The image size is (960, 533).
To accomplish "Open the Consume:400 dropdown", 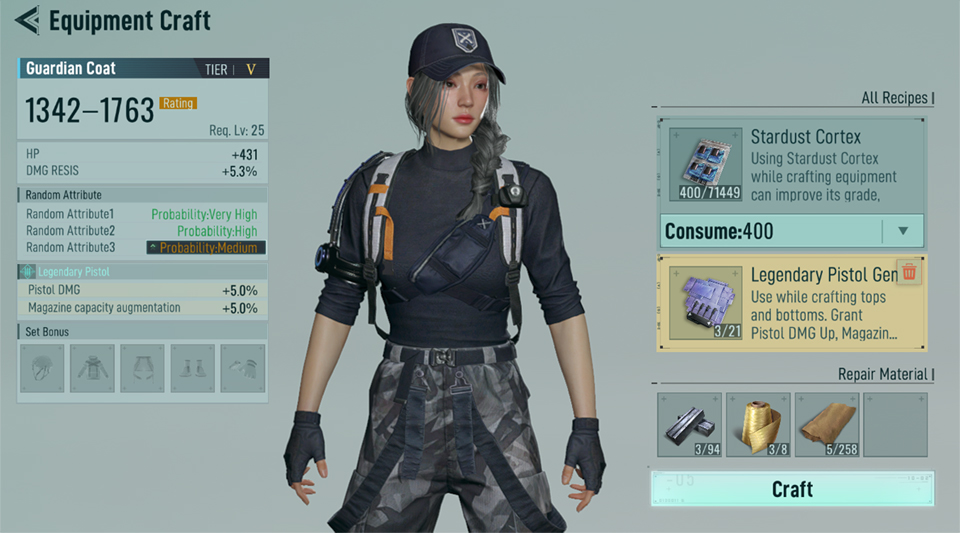I will tap(903, 231).
